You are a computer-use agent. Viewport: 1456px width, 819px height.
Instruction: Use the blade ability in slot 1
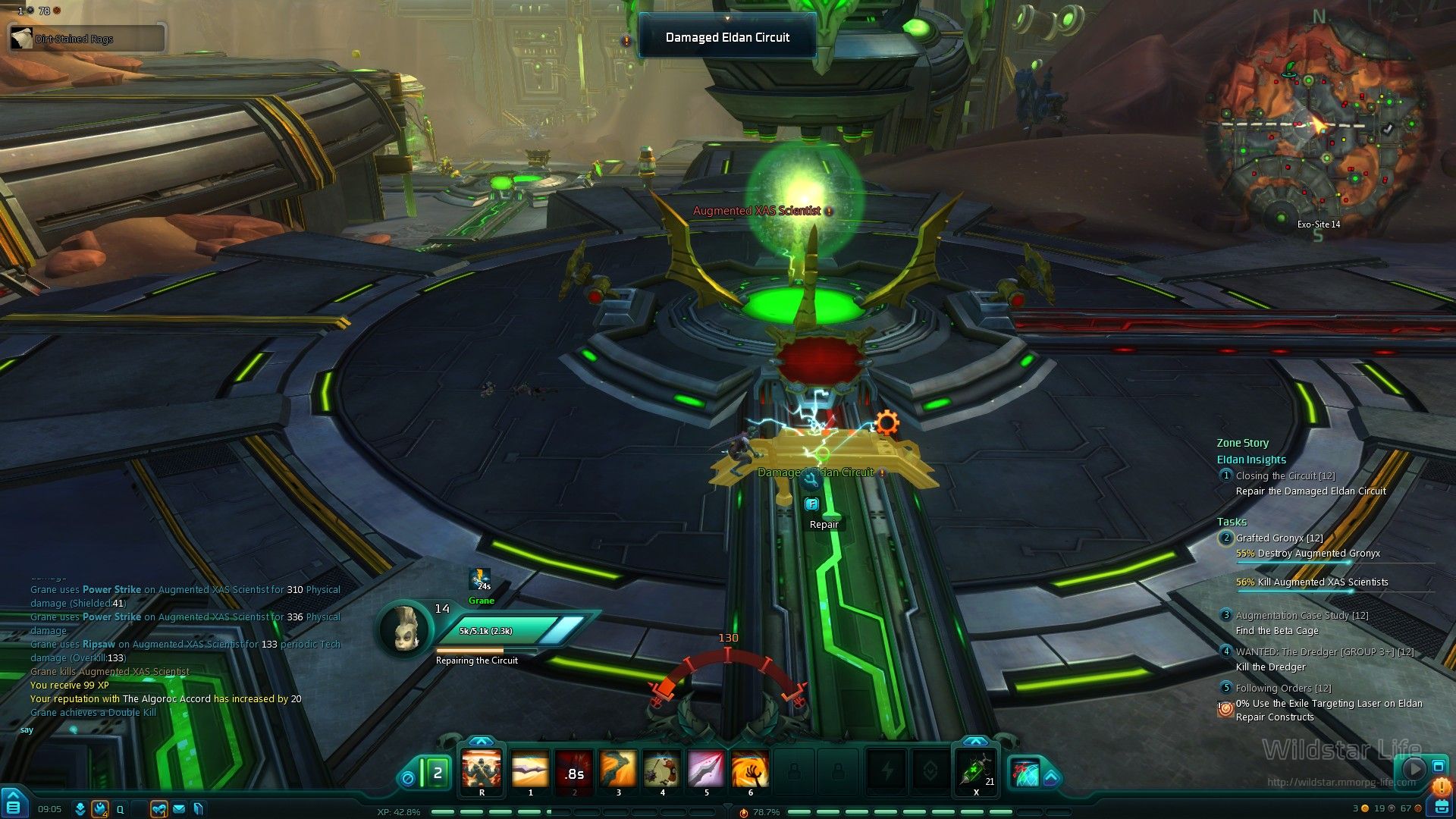point(529,769)
